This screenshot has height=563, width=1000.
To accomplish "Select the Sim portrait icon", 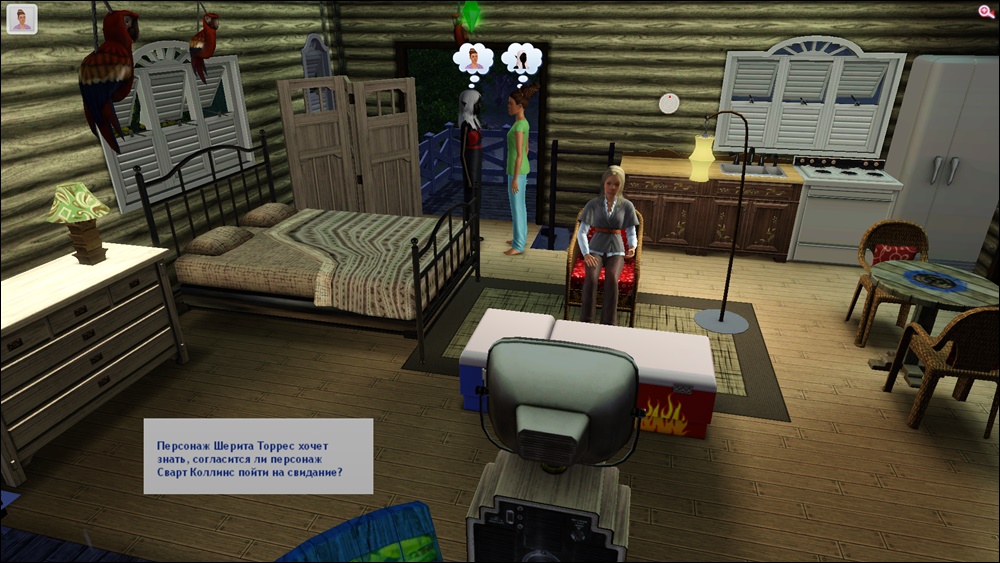I will coord(22,19).
